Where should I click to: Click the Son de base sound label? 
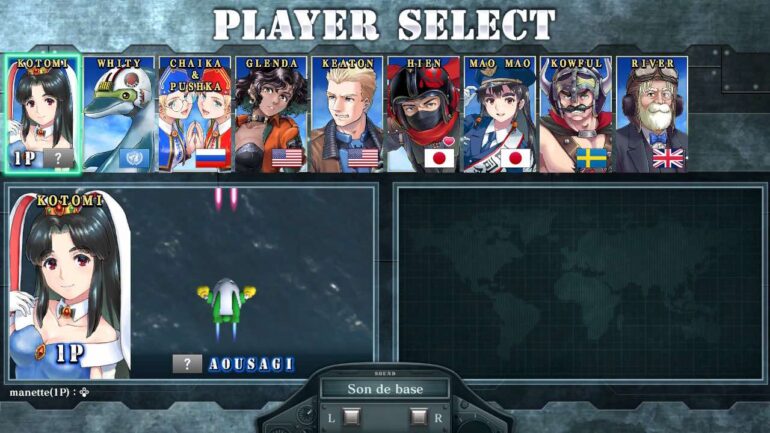[385, 389]
